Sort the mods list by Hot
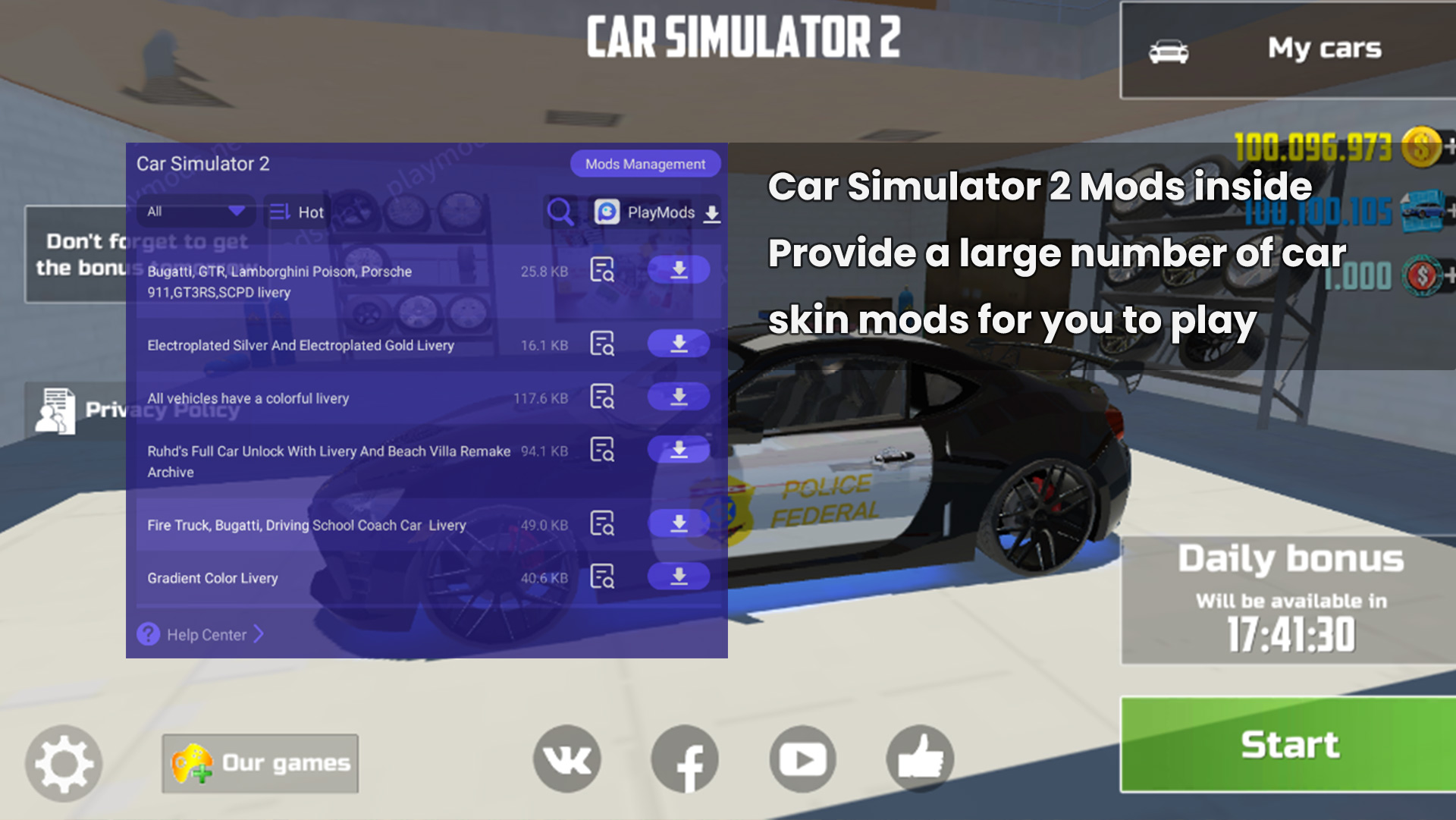 pos(297,212)
